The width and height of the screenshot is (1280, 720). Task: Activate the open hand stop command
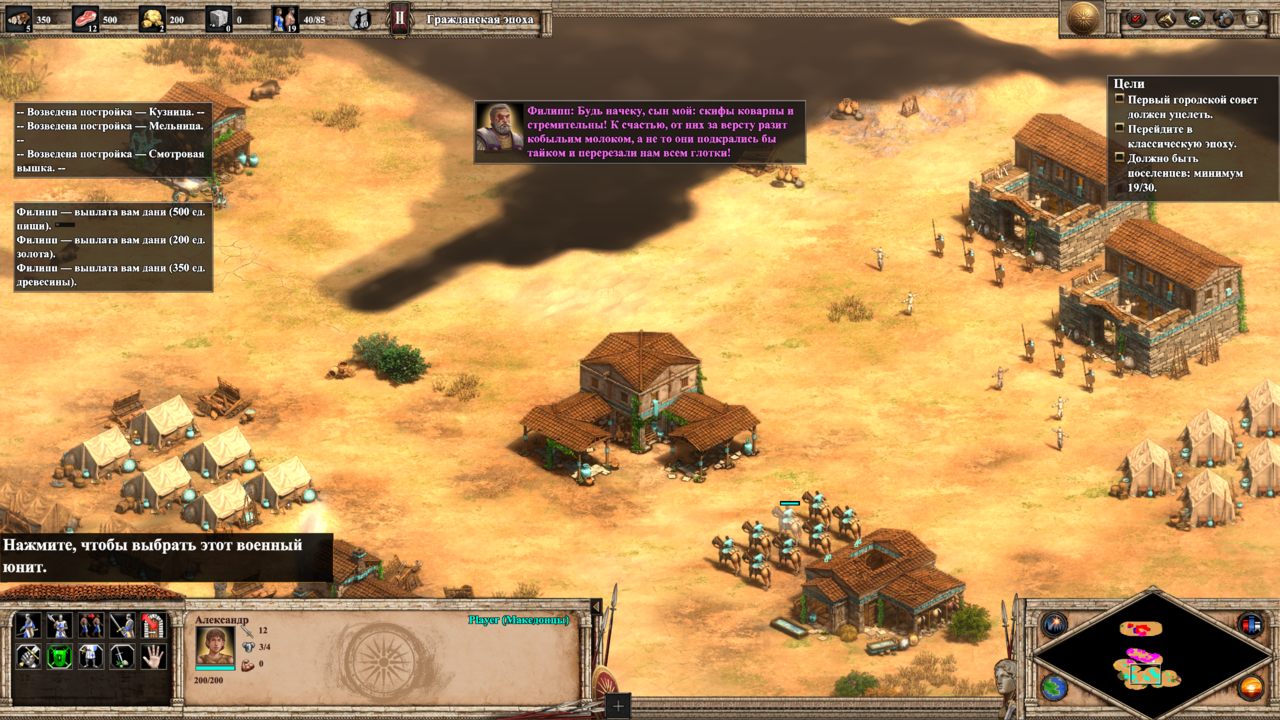point(153,657)
